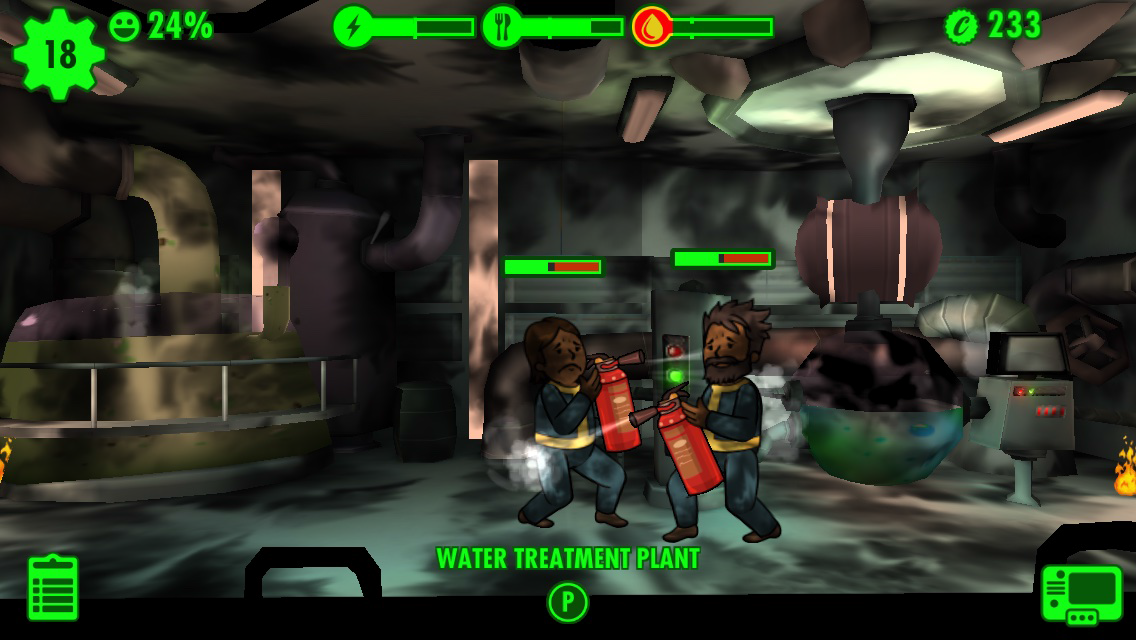
Task: Open the objectives clipboard
Action: point(53,587)
